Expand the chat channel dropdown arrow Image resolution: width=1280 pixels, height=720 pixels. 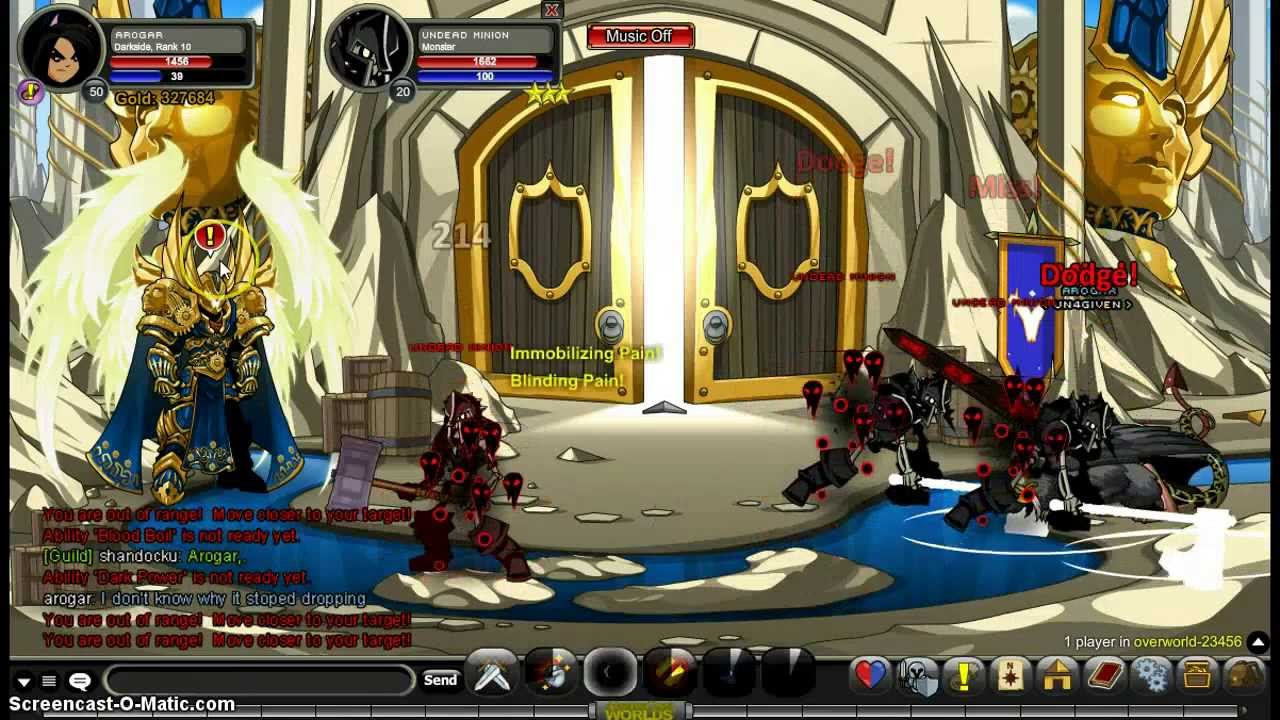[24, 682]
